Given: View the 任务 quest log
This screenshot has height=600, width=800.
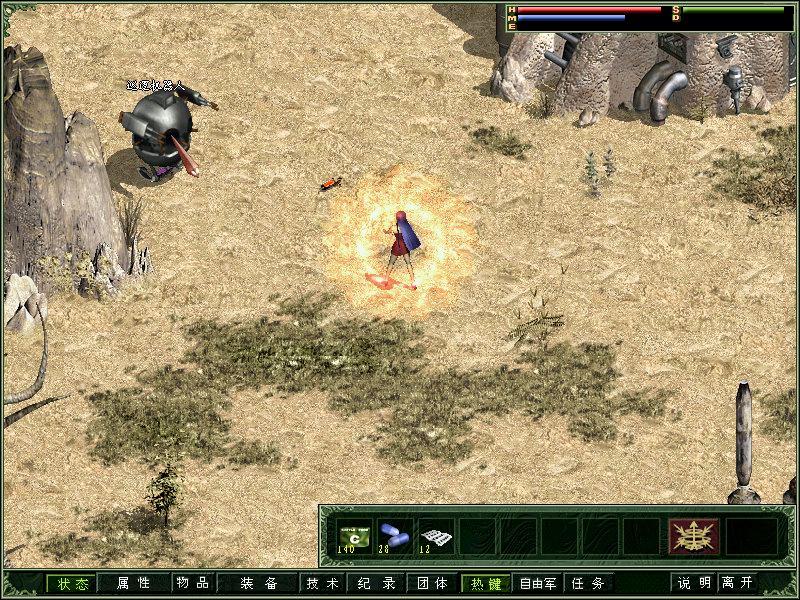Looking at the screenshot, I should pos(587,584).
